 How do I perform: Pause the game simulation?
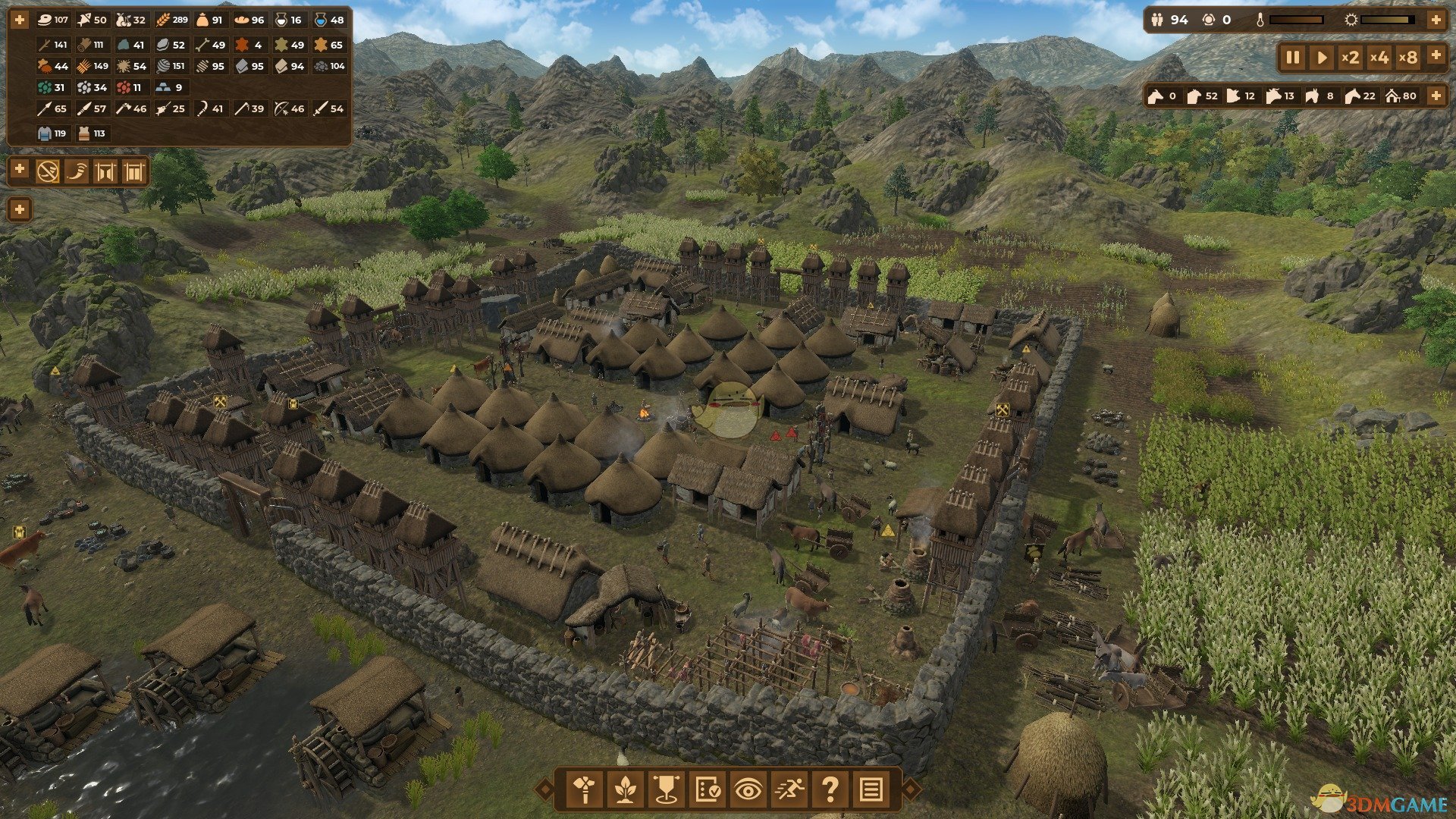[1293, 58]
